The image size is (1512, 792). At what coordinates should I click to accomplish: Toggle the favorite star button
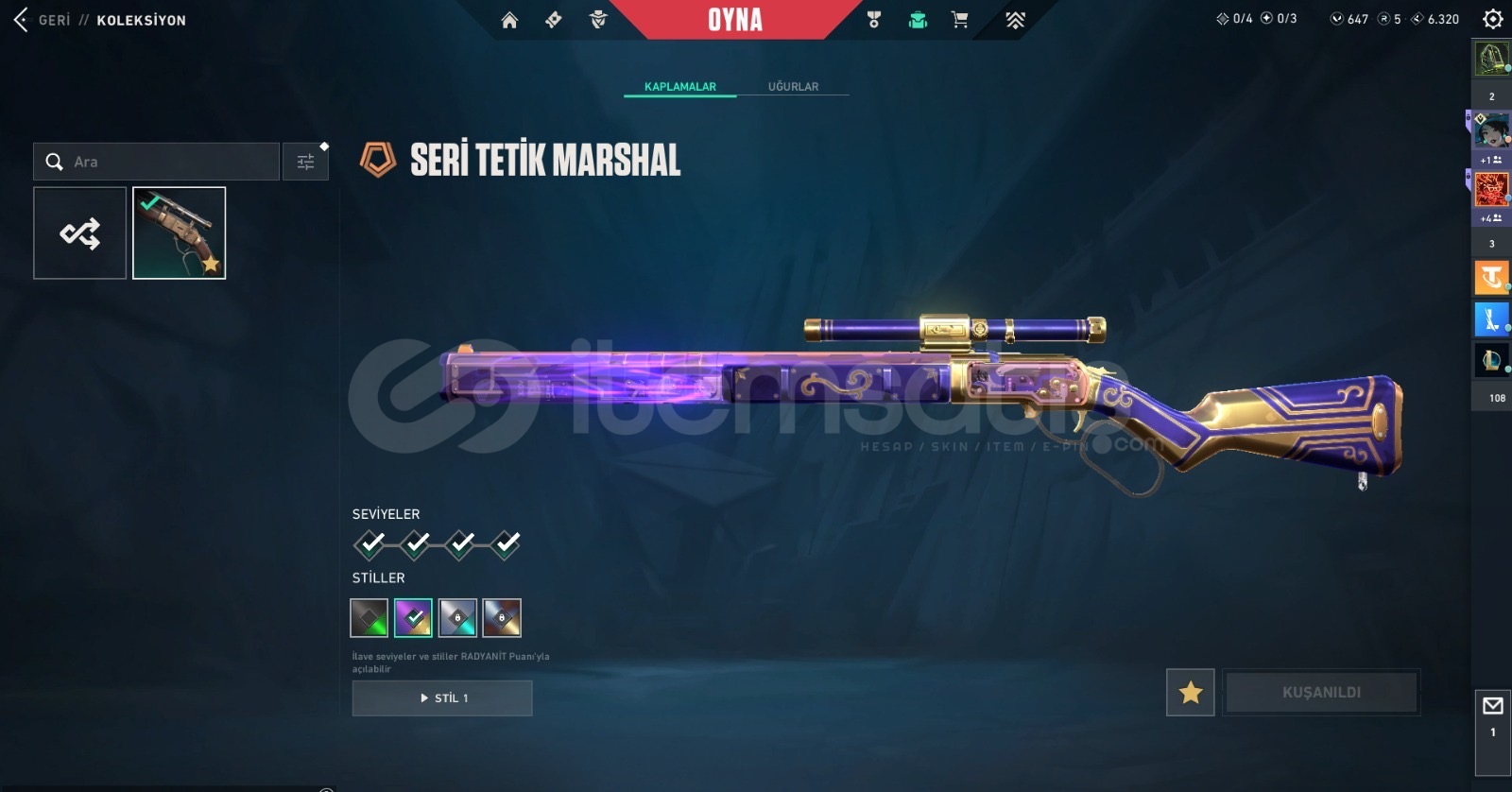point(1191,693)
